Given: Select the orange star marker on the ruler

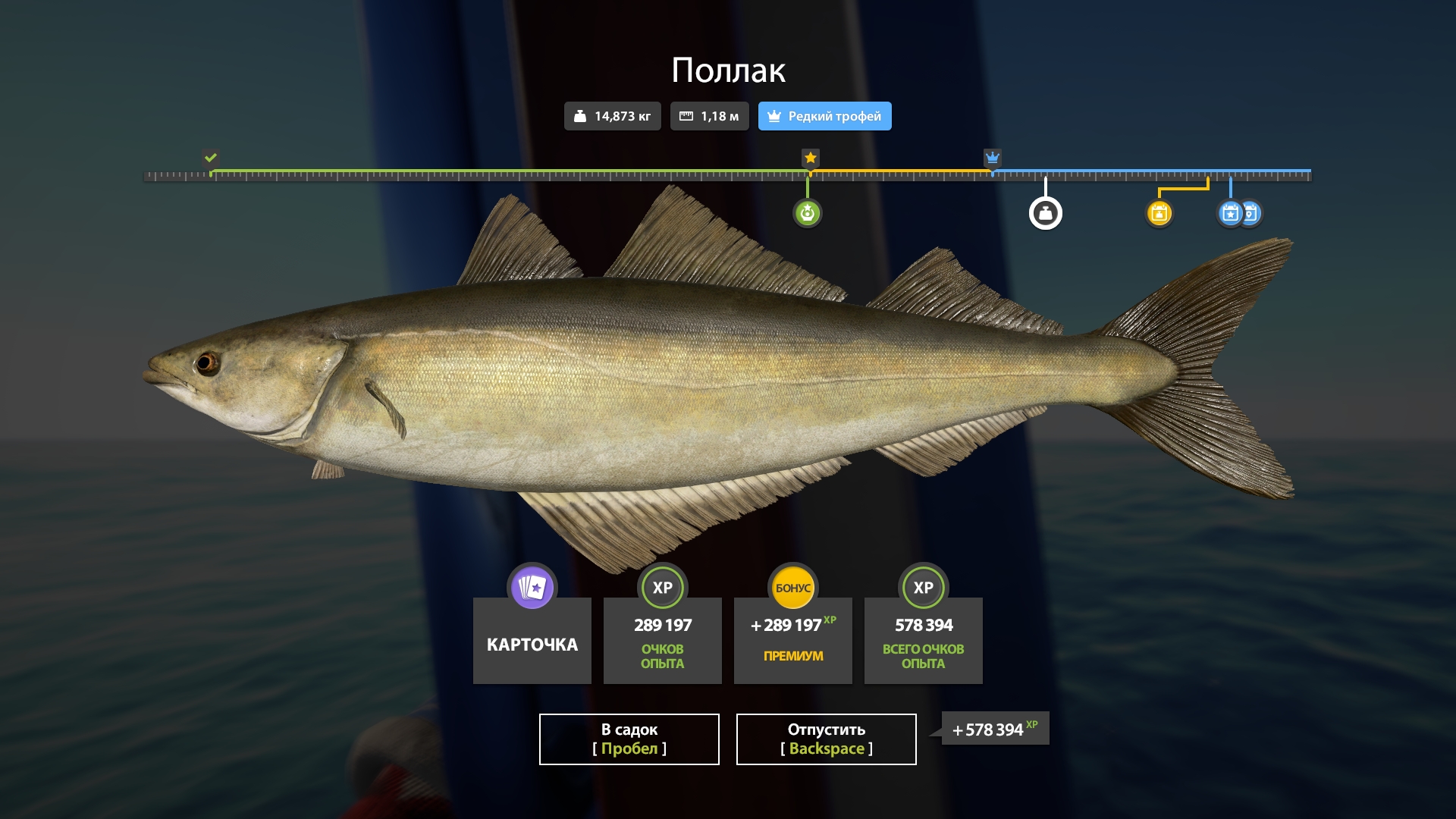Looking at the screenshot, I should (x=809, y=158).
